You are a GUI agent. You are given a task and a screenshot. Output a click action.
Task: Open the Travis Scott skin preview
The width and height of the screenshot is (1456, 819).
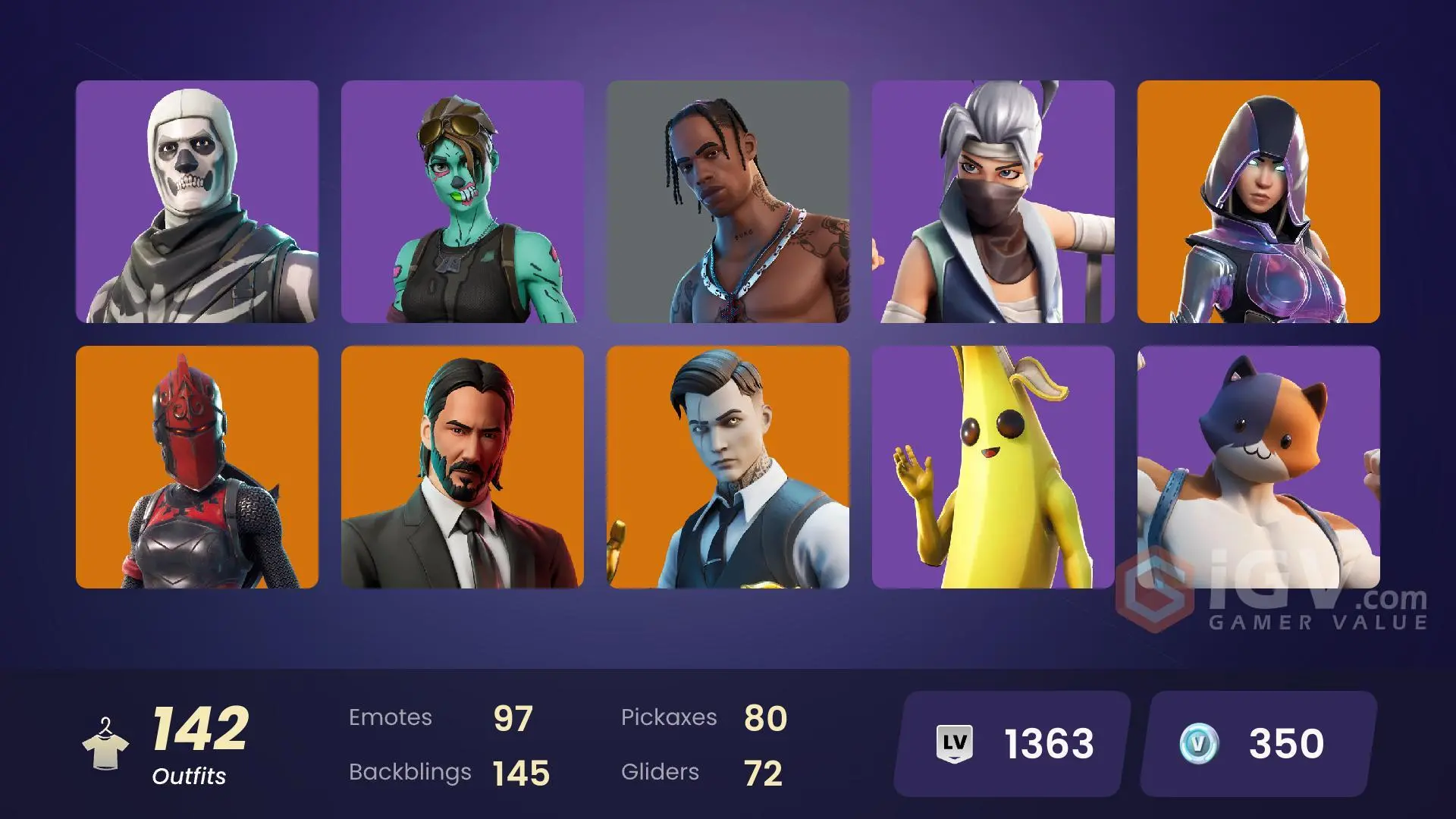pos(728,201)
